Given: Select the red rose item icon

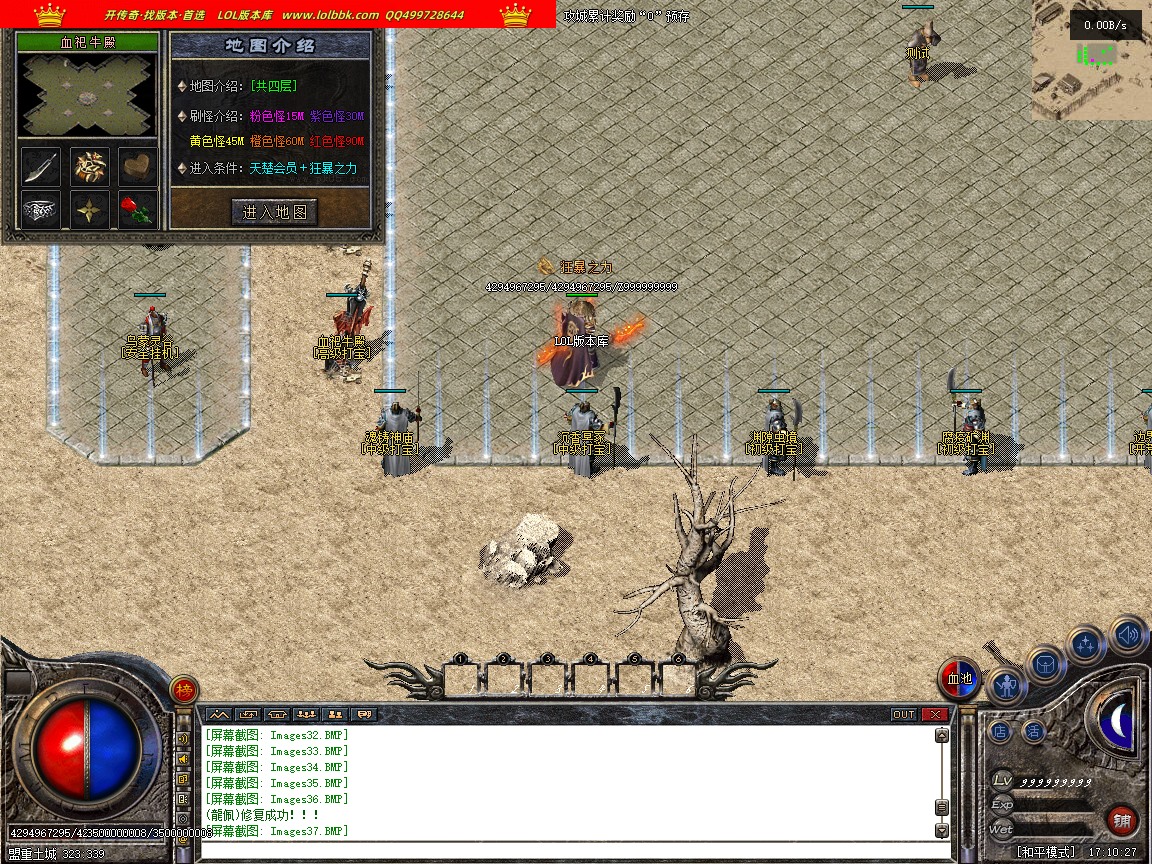Looking at the screenshot, I should (x=138, y=210).
